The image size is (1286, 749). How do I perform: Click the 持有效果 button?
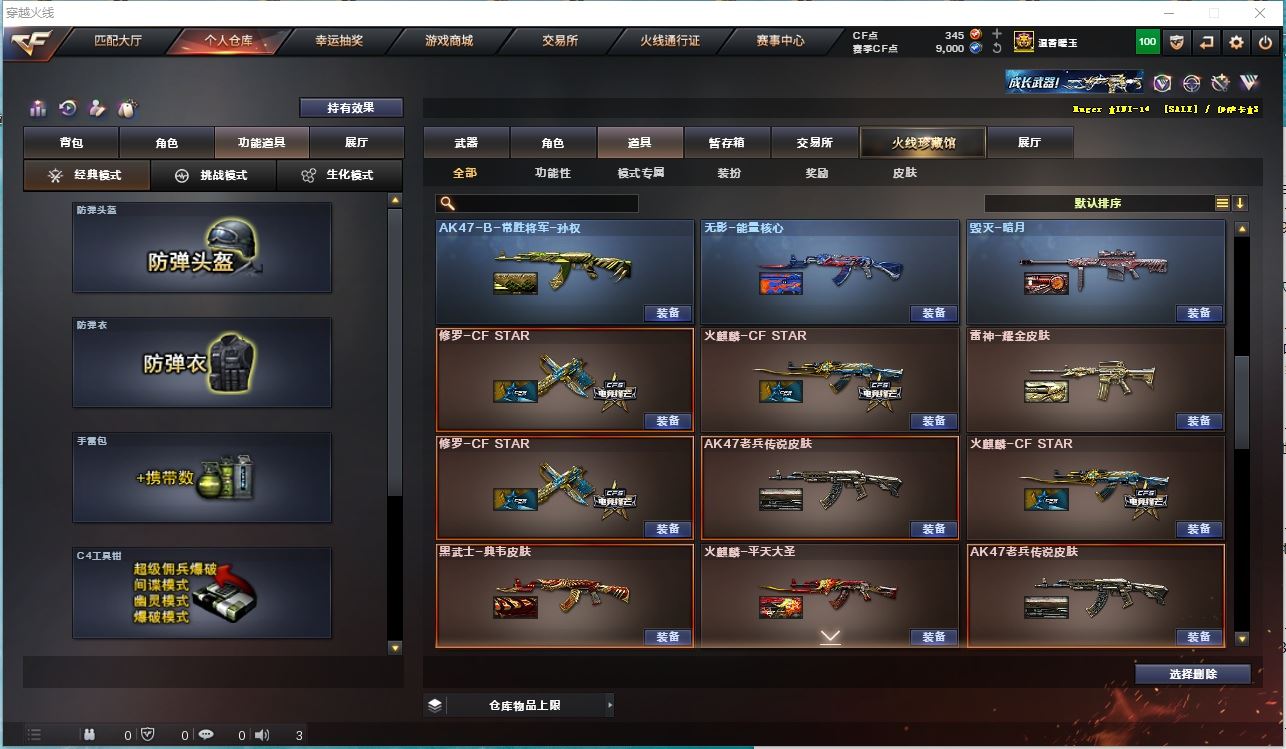point(351,108)
